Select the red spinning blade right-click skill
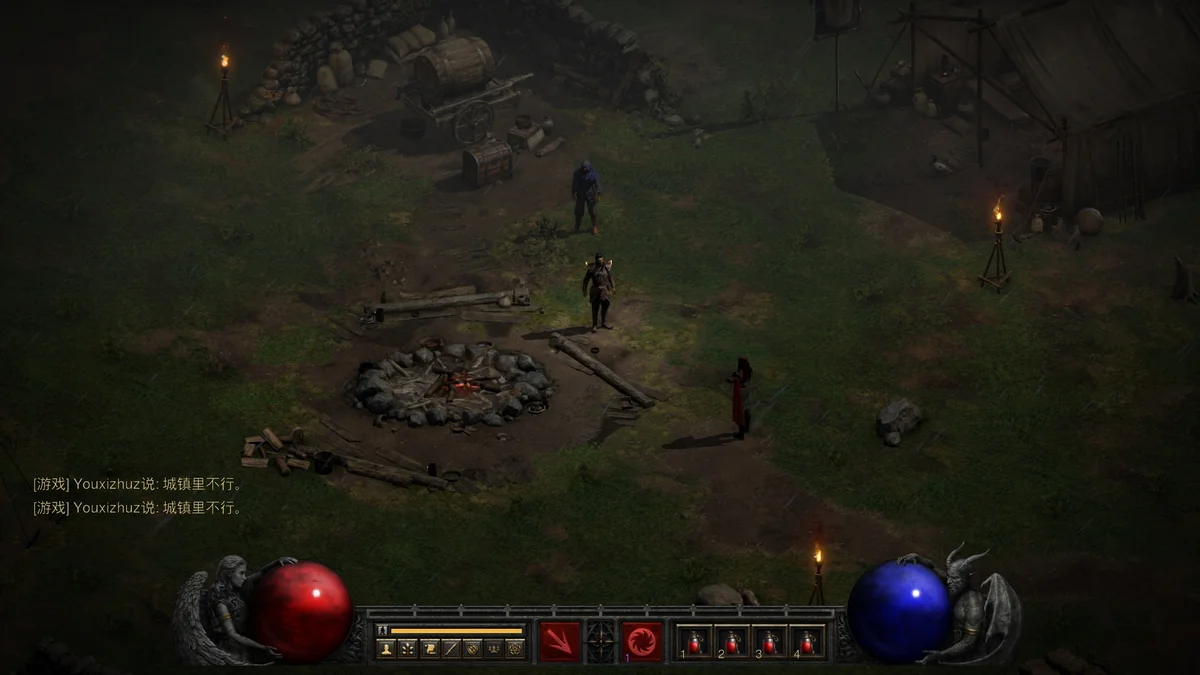This screenshot has height=675, width=1200. (642, 642)
